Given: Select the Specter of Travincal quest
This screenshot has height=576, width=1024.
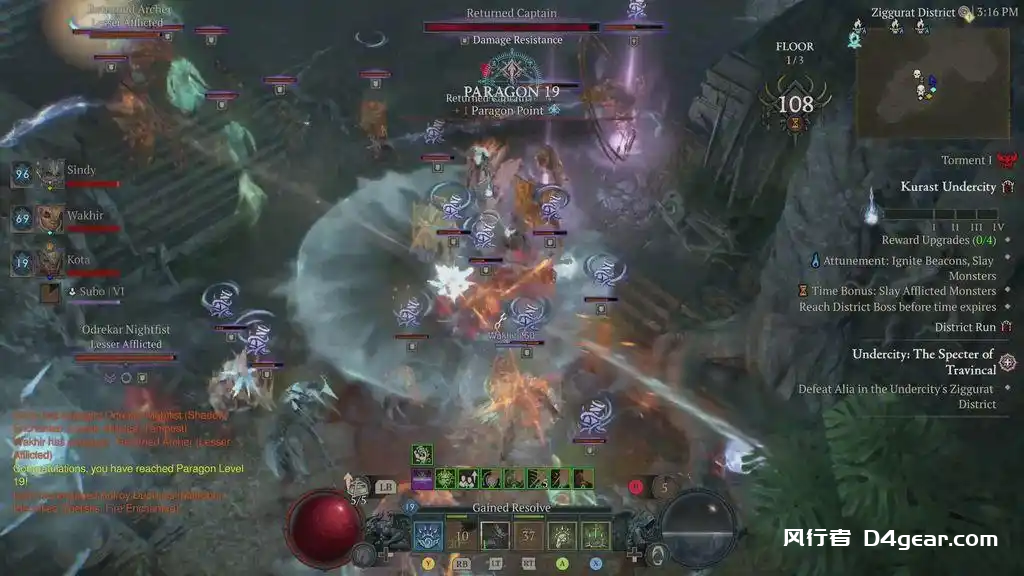Looking at the screenshot, I should [922, 361].
